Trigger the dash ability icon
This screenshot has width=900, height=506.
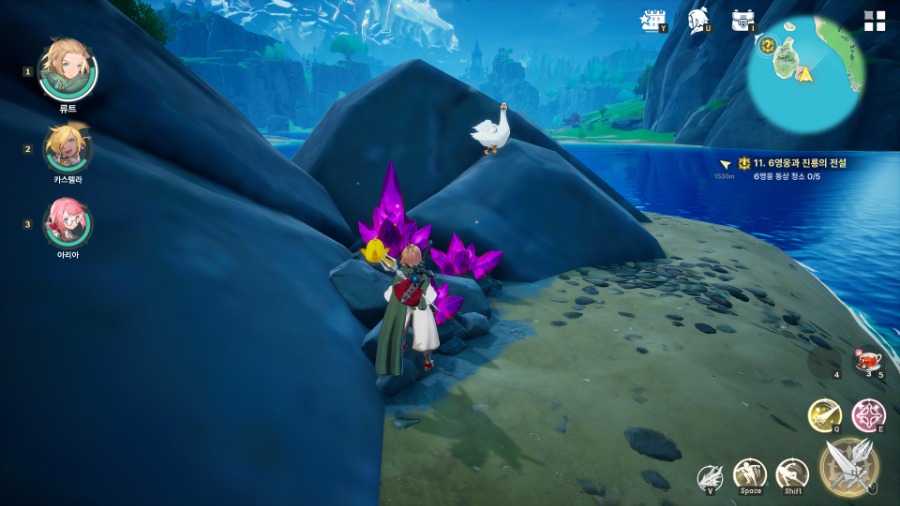coord(792,474)
